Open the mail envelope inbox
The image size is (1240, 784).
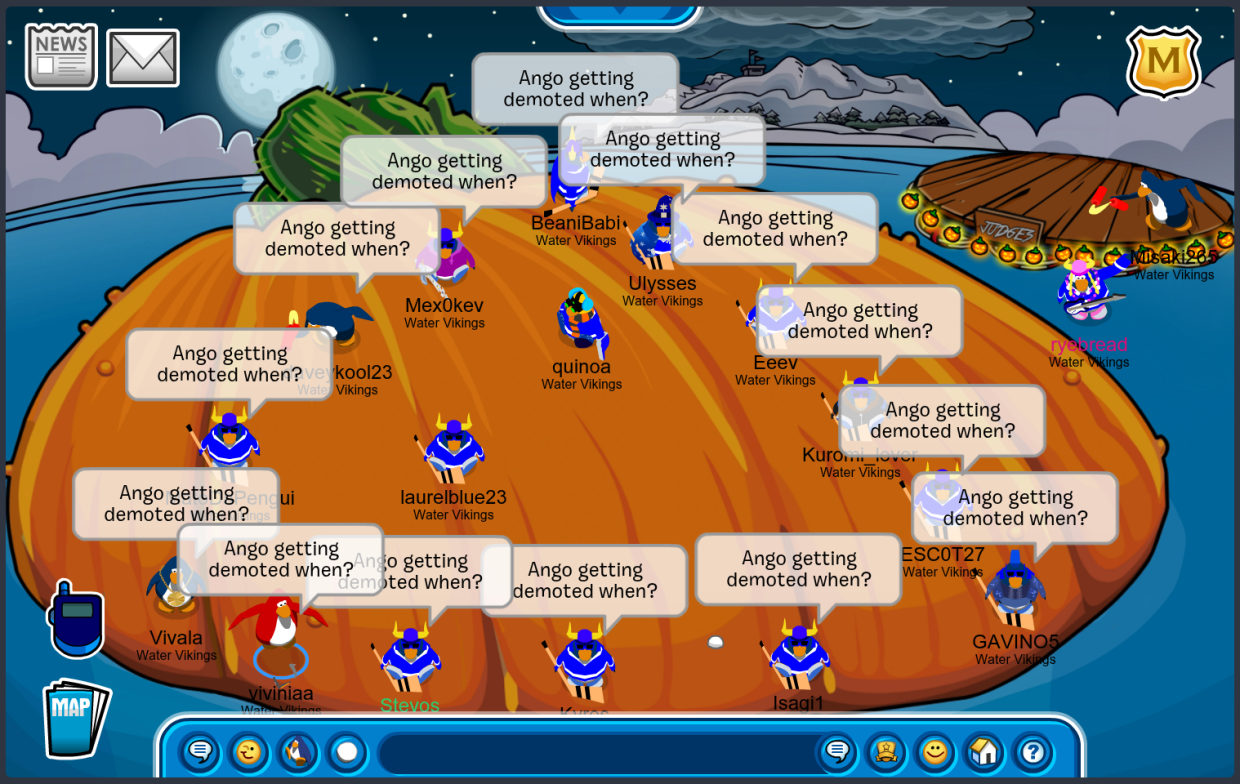(143, 58)
